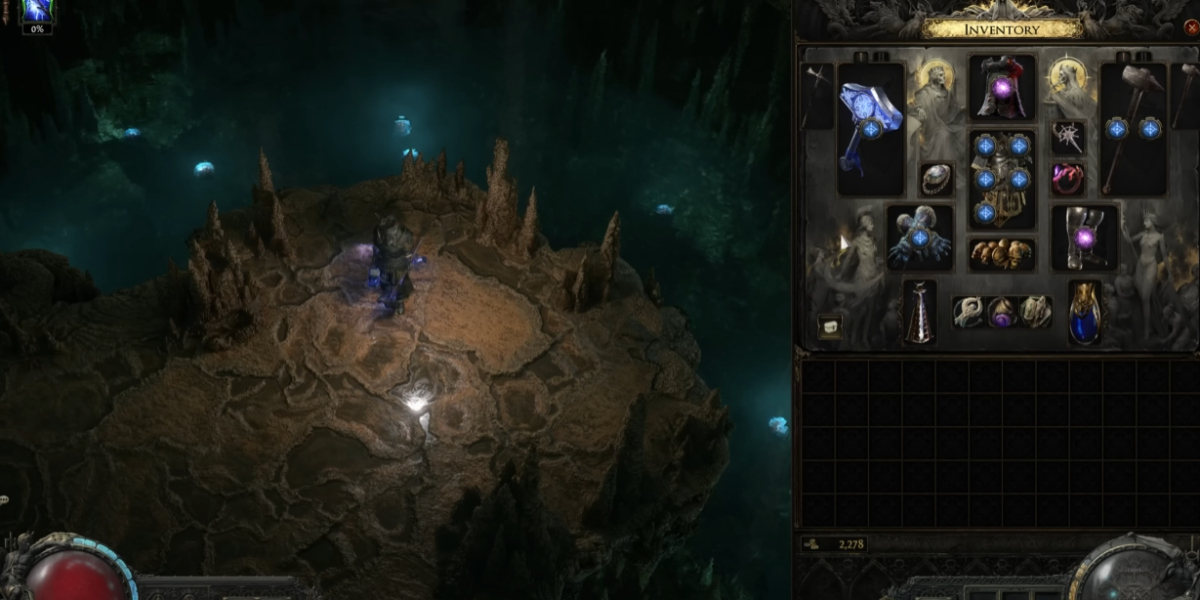Select the purple orb charm in middle
The image size is (1200, 600).
pyautogui.click(x=1002, y=313)
